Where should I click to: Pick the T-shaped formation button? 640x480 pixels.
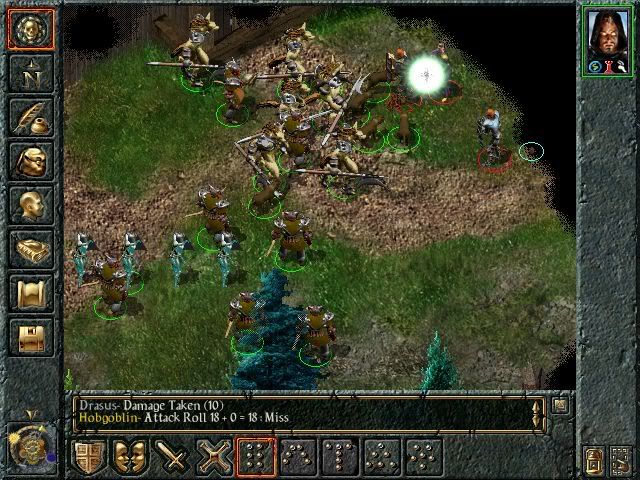coord(339,457)
